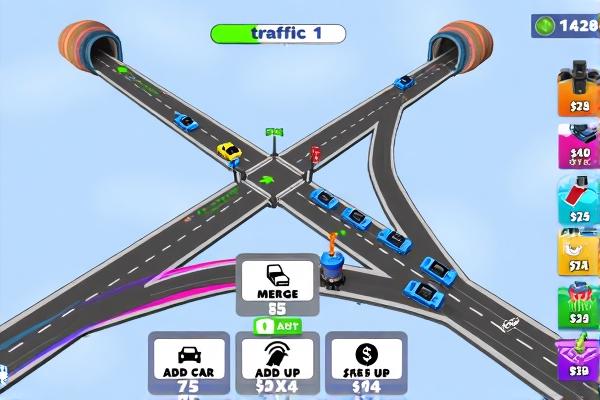Choose the green shop item
Screen dimensions: 600x400
tap(578, 303)
